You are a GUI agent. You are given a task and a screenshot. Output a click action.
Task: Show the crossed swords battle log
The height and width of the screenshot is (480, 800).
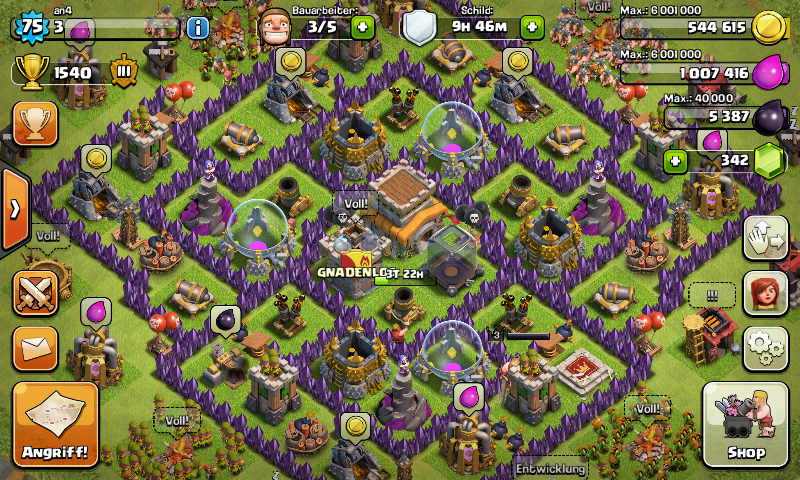point(35,294)
